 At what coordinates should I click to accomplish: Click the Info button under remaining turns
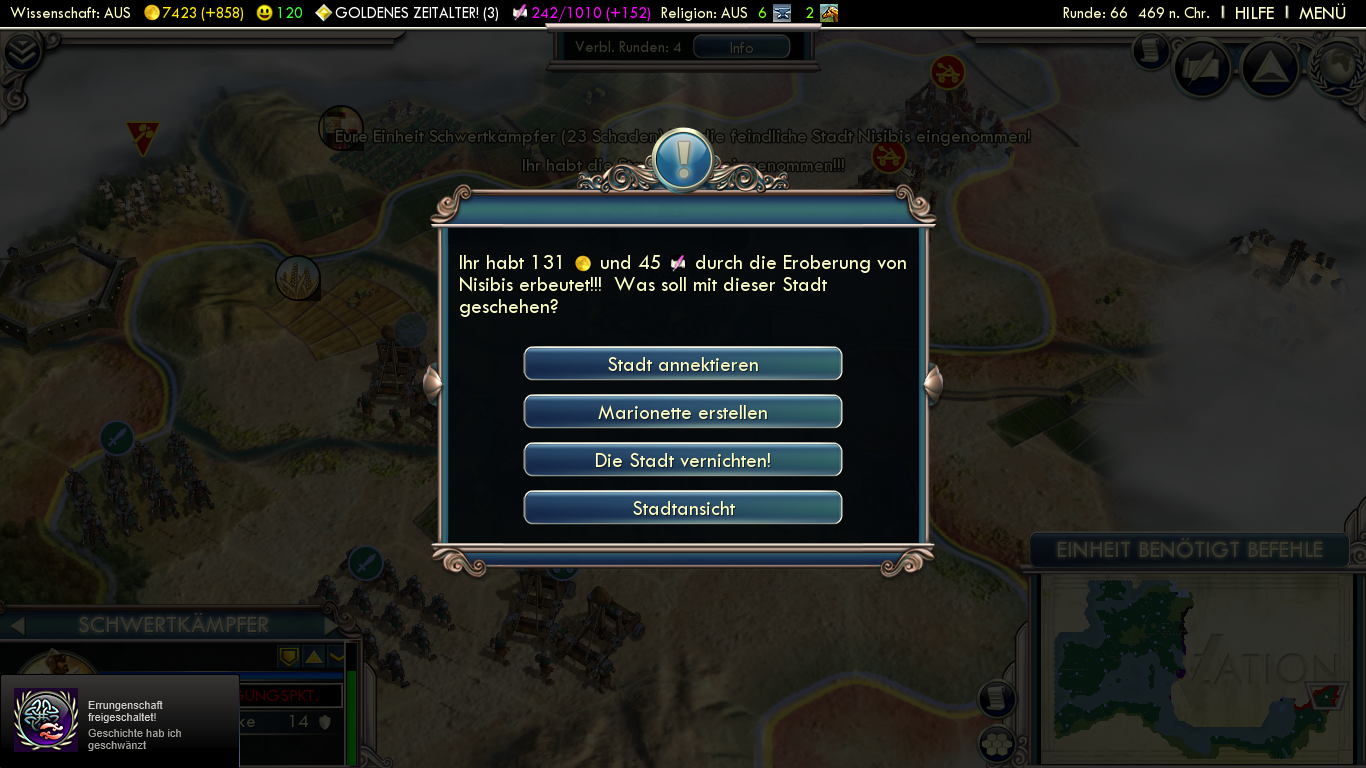pos(741,47)
